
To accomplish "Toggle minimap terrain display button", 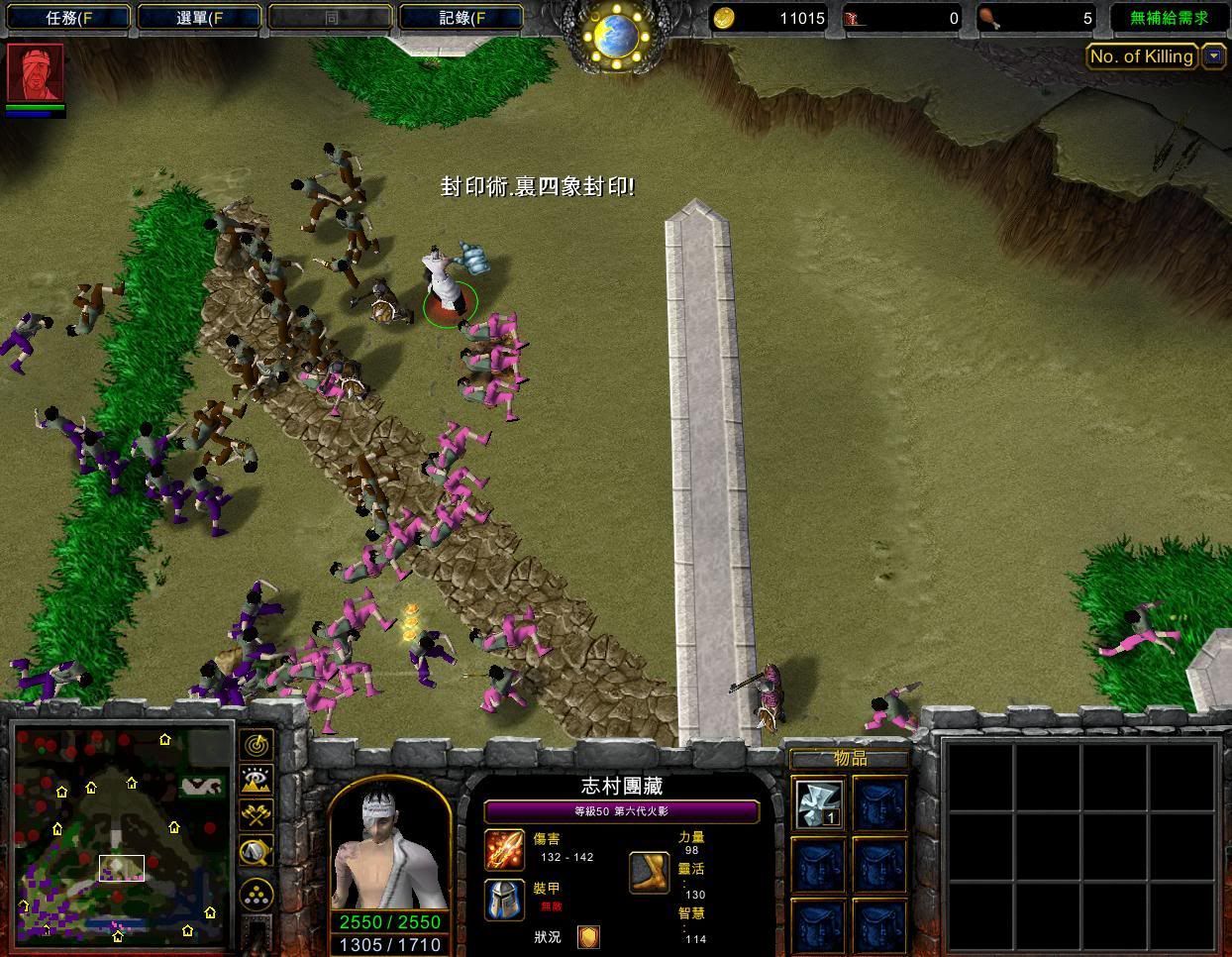I will click(257, 781).
